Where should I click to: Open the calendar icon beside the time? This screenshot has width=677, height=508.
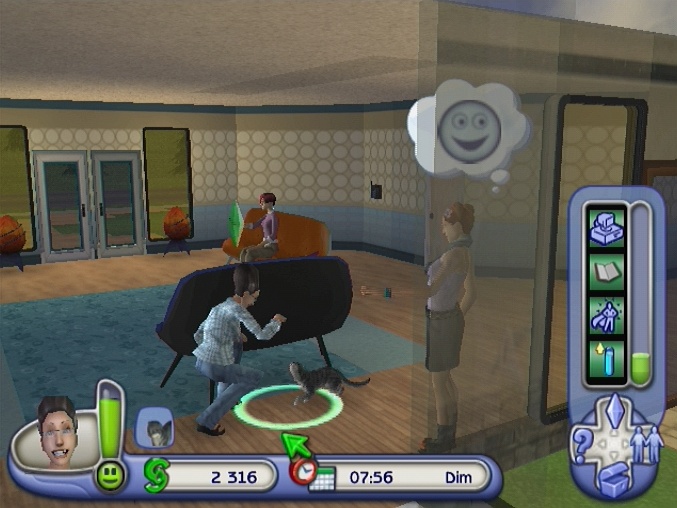pos(322,480)
